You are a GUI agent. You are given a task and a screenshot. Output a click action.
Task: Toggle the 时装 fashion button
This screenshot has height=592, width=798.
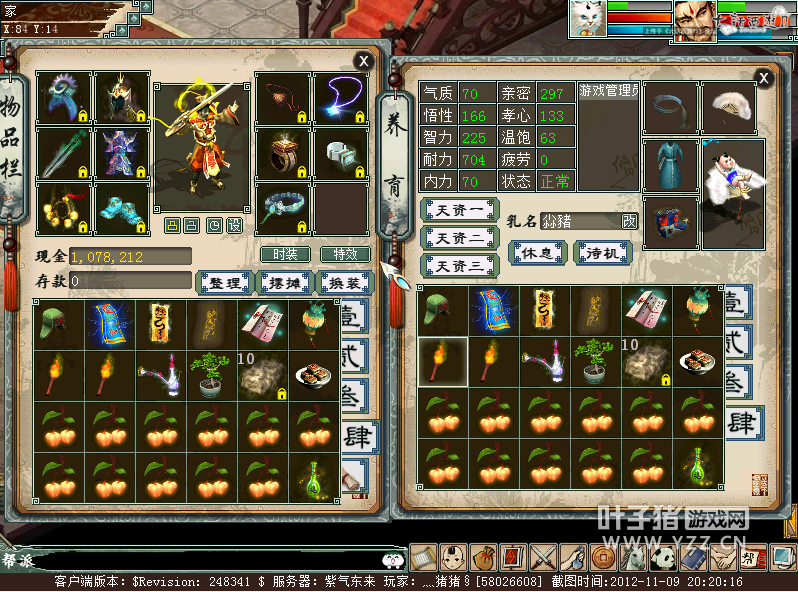285,255
